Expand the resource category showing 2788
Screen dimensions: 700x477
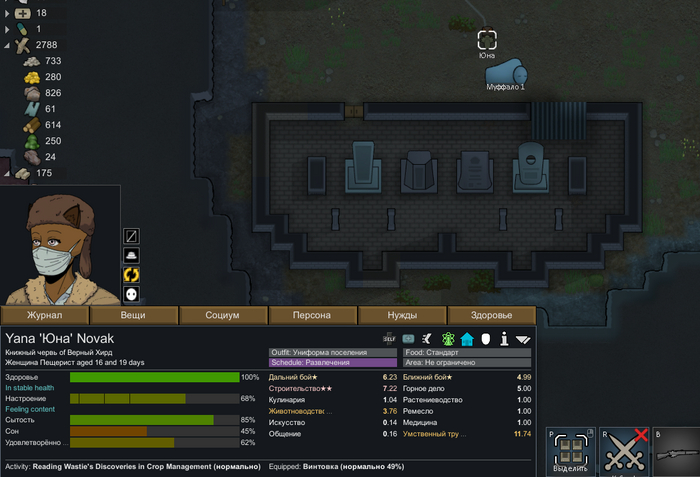pyautogui.click(x=8, y=45)
